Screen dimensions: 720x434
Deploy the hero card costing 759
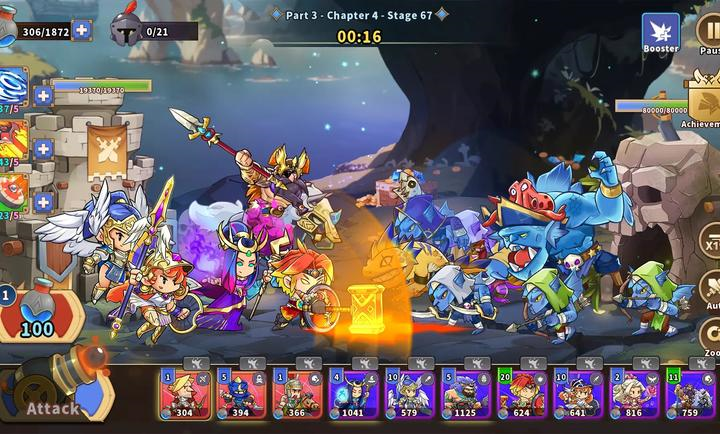[690, 394]
